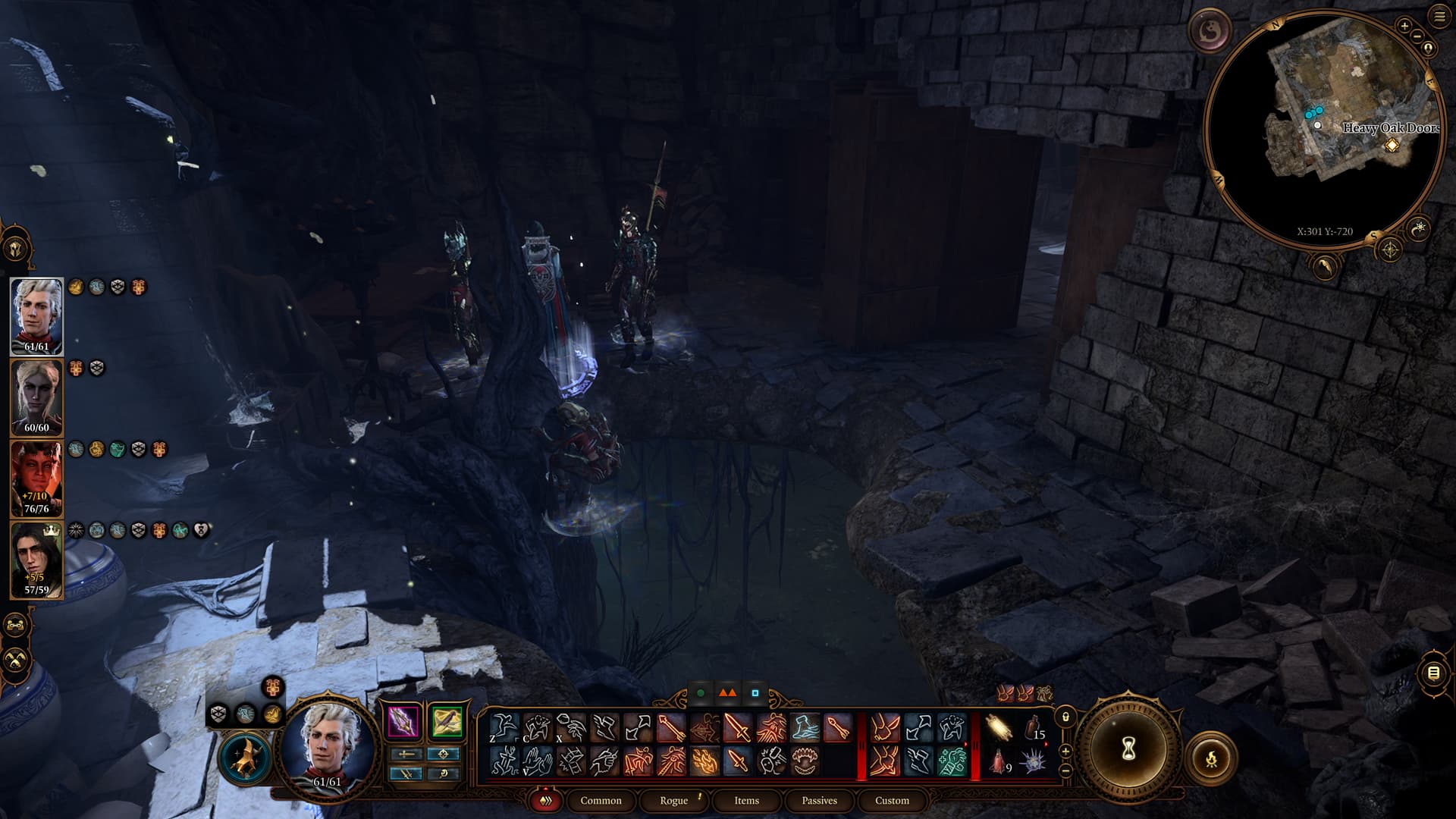1456x819 pixels.
Task: Zoom in on the minimap
Action: pos(1404,27)
